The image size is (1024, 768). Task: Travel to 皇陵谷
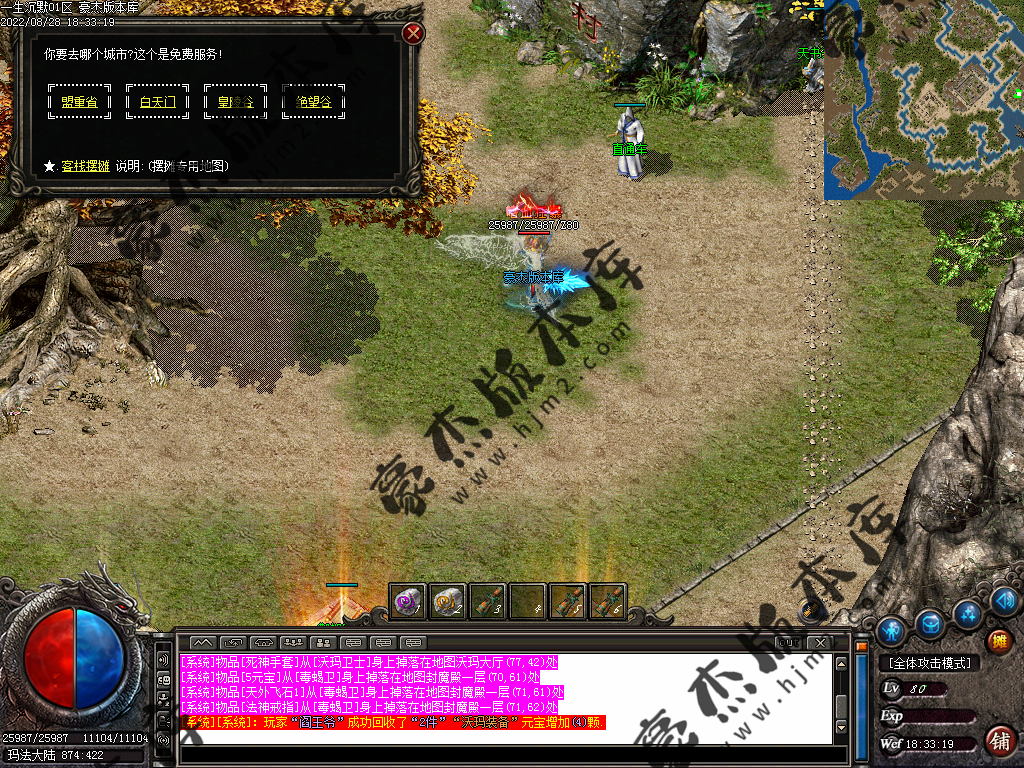[x=235, y=101]
